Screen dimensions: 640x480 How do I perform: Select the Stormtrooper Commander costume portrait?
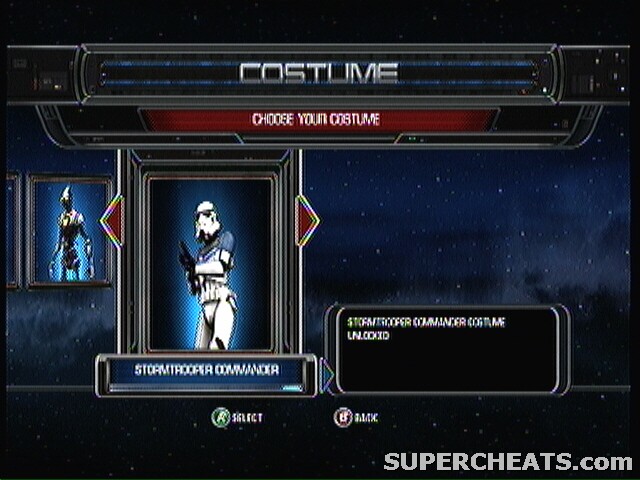[209, 263]
